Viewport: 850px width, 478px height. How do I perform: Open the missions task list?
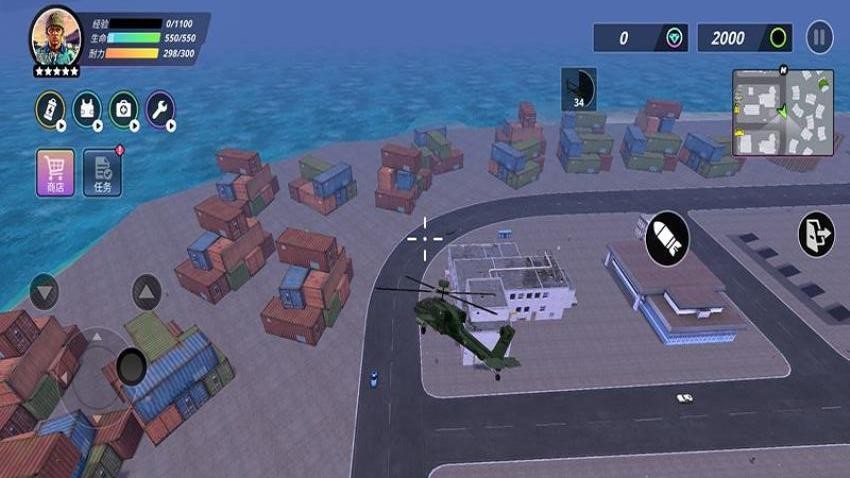tap(102, 172)
